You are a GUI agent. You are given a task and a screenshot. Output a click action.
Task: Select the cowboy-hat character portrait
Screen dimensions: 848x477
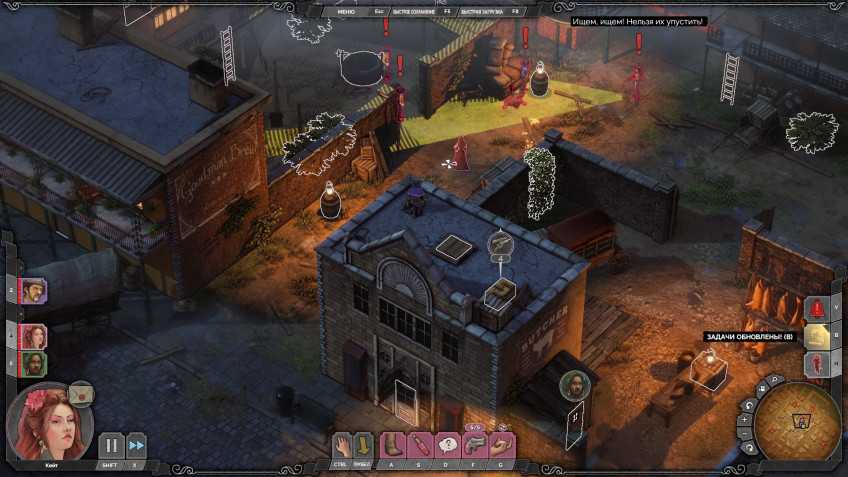(32, 291)
